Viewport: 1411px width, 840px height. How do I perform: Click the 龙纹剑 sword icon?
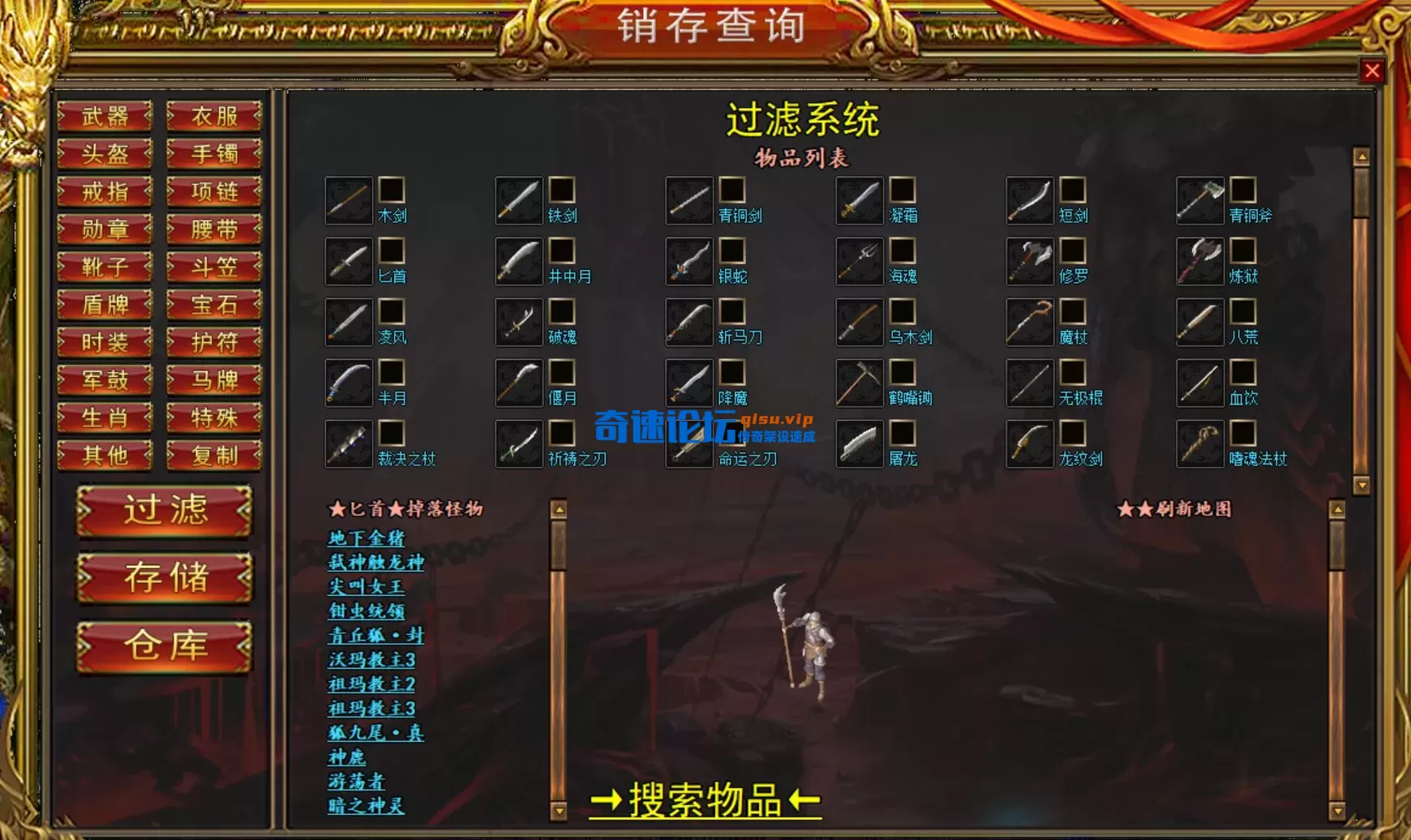click(x=1030, y=441)
